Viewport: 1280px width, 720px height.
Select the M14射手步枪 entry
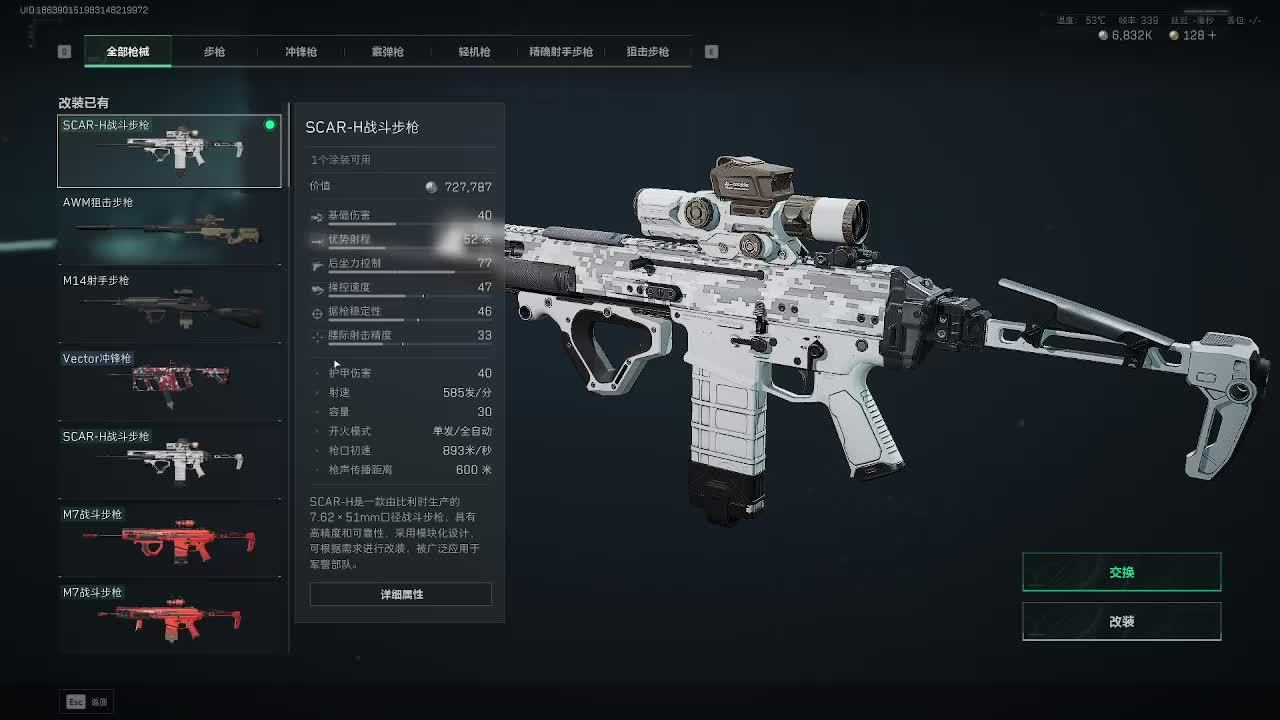(x=169, y=306)
